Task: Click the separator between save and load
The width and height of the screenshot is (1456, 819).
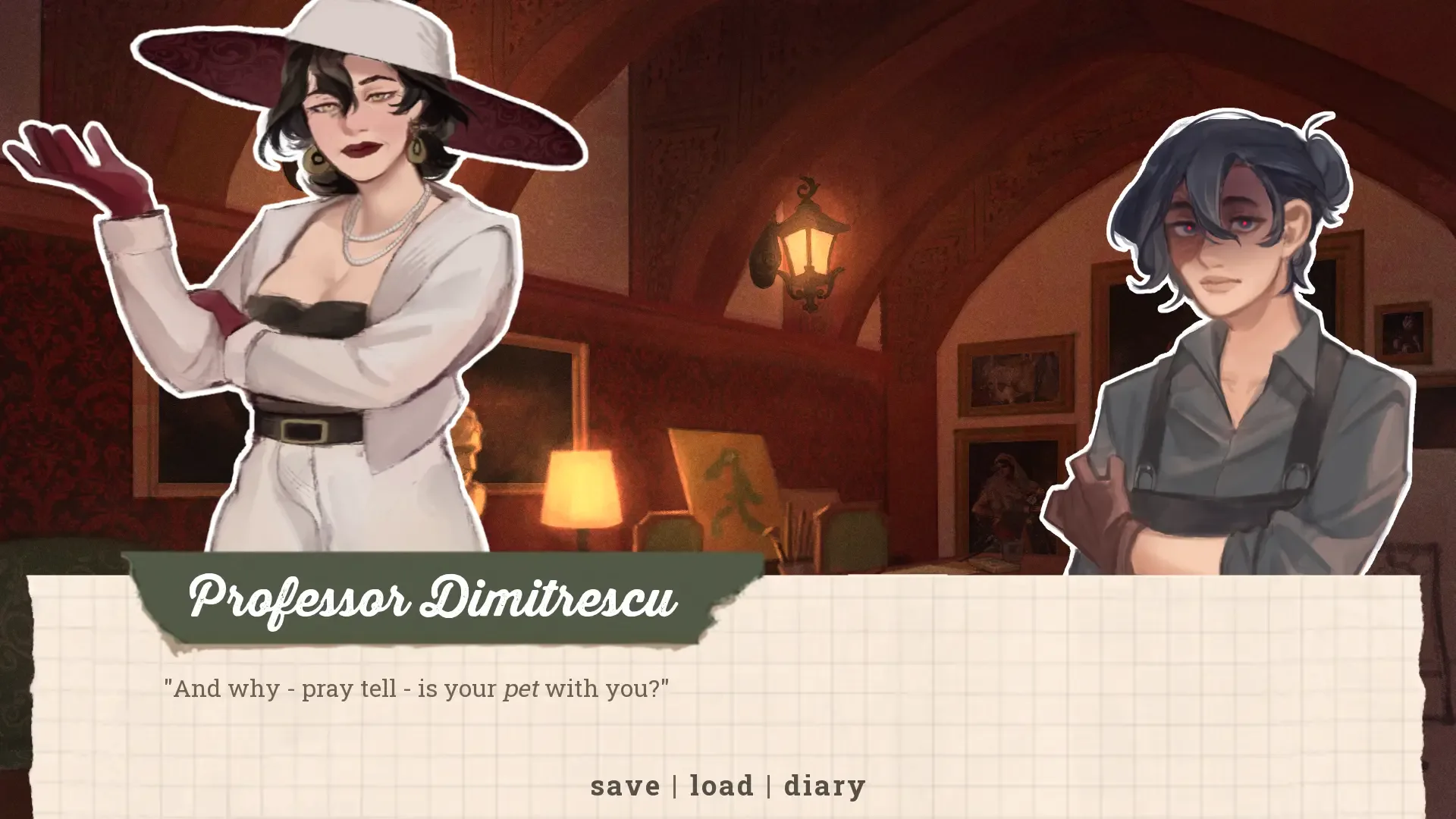Action: click(x=675, y=786)
